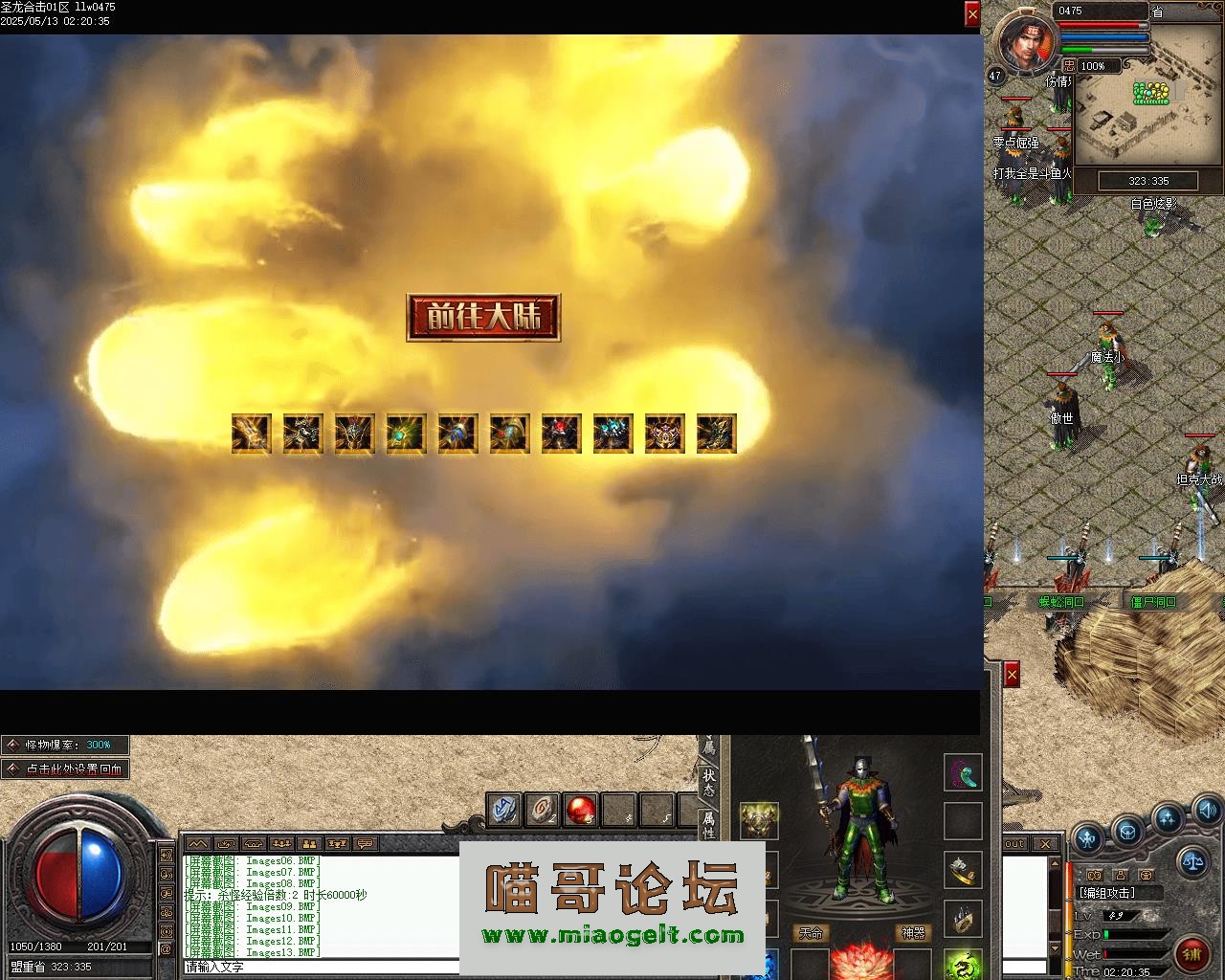The image size is (1225, 980).
Task: Use the blue rune skill in slot 1
Action: [504, 810]
